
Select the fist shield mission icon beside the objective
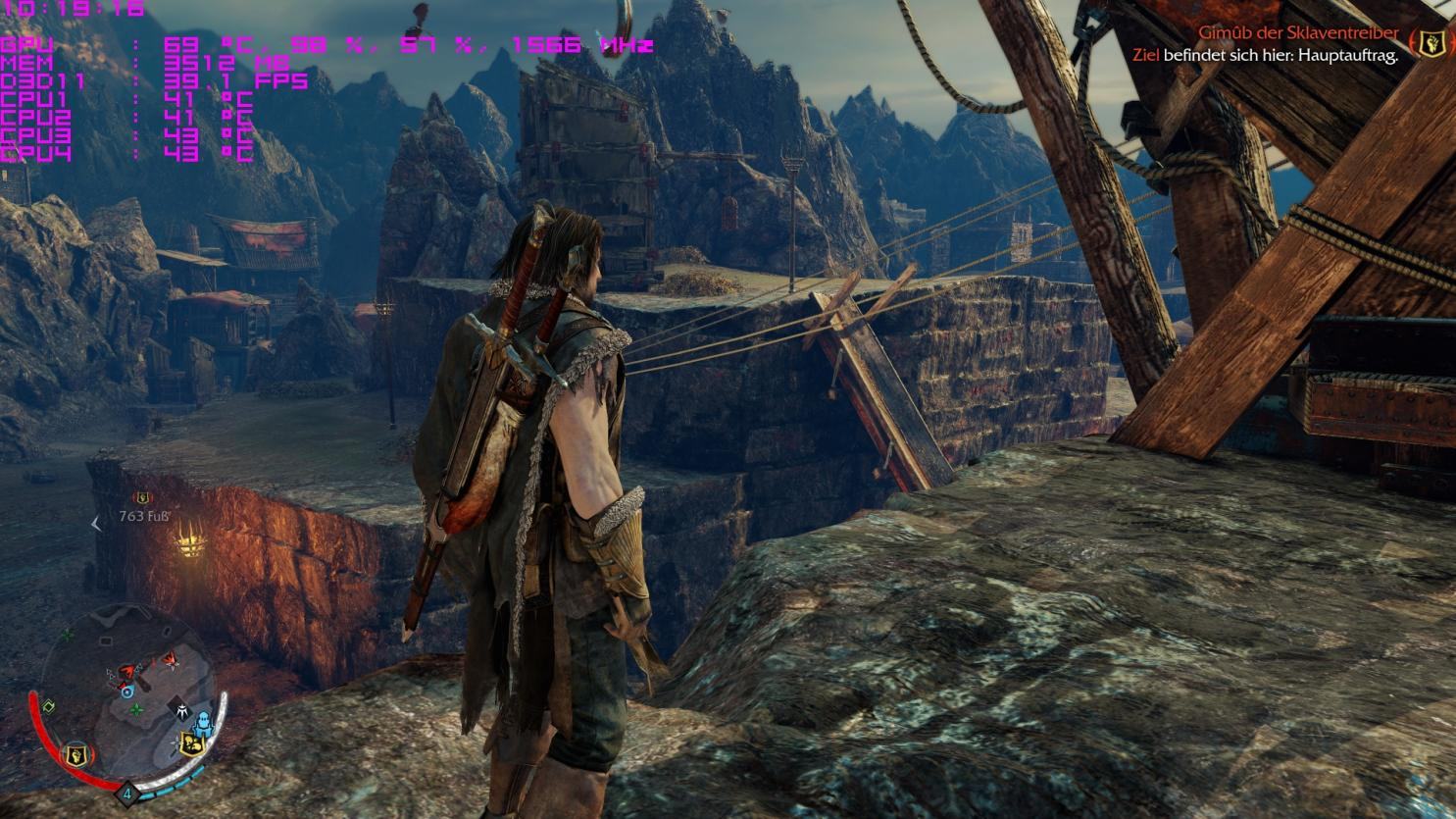(x=1431, y=43)
